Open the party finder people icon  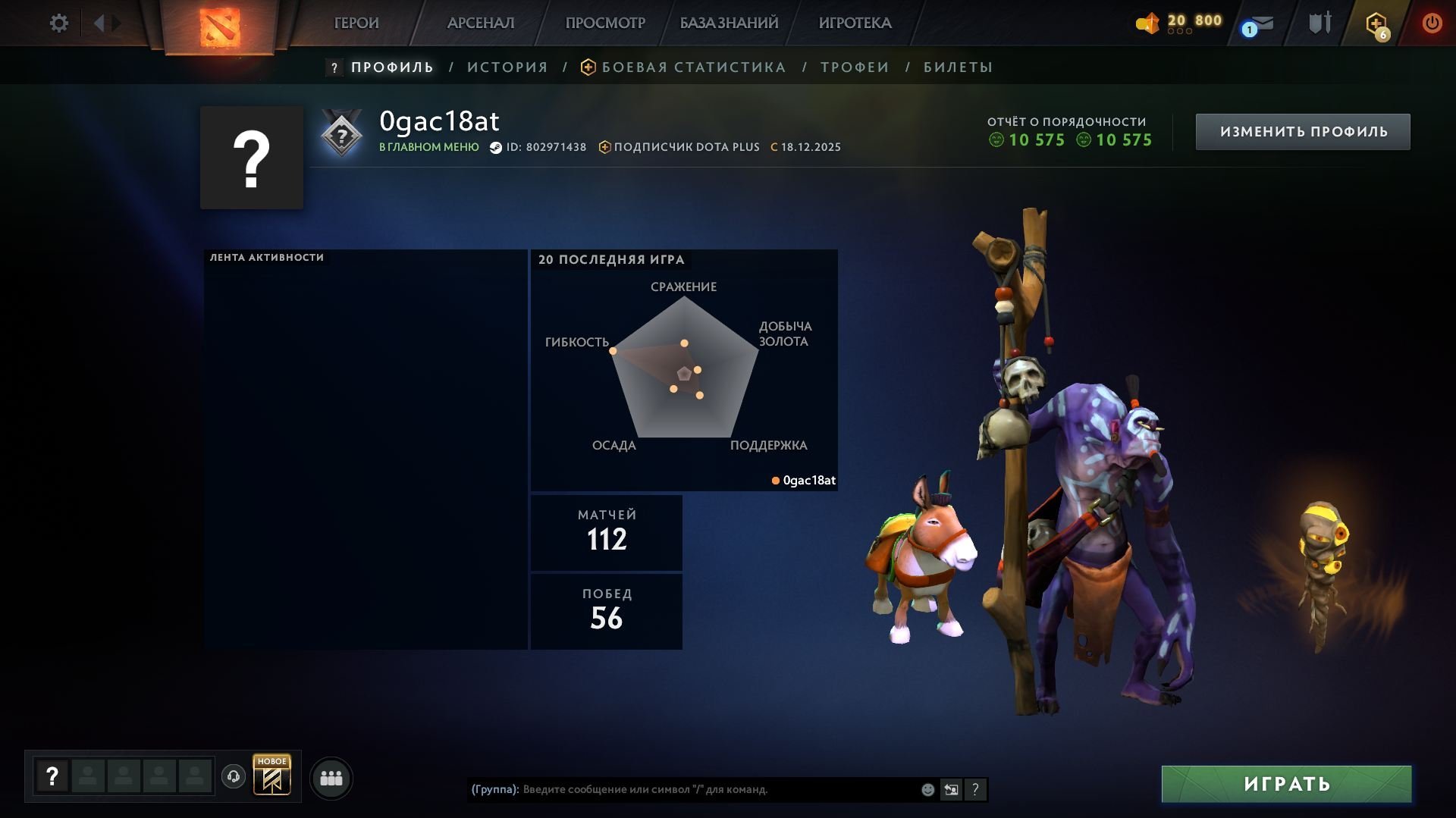coord(331,777)
